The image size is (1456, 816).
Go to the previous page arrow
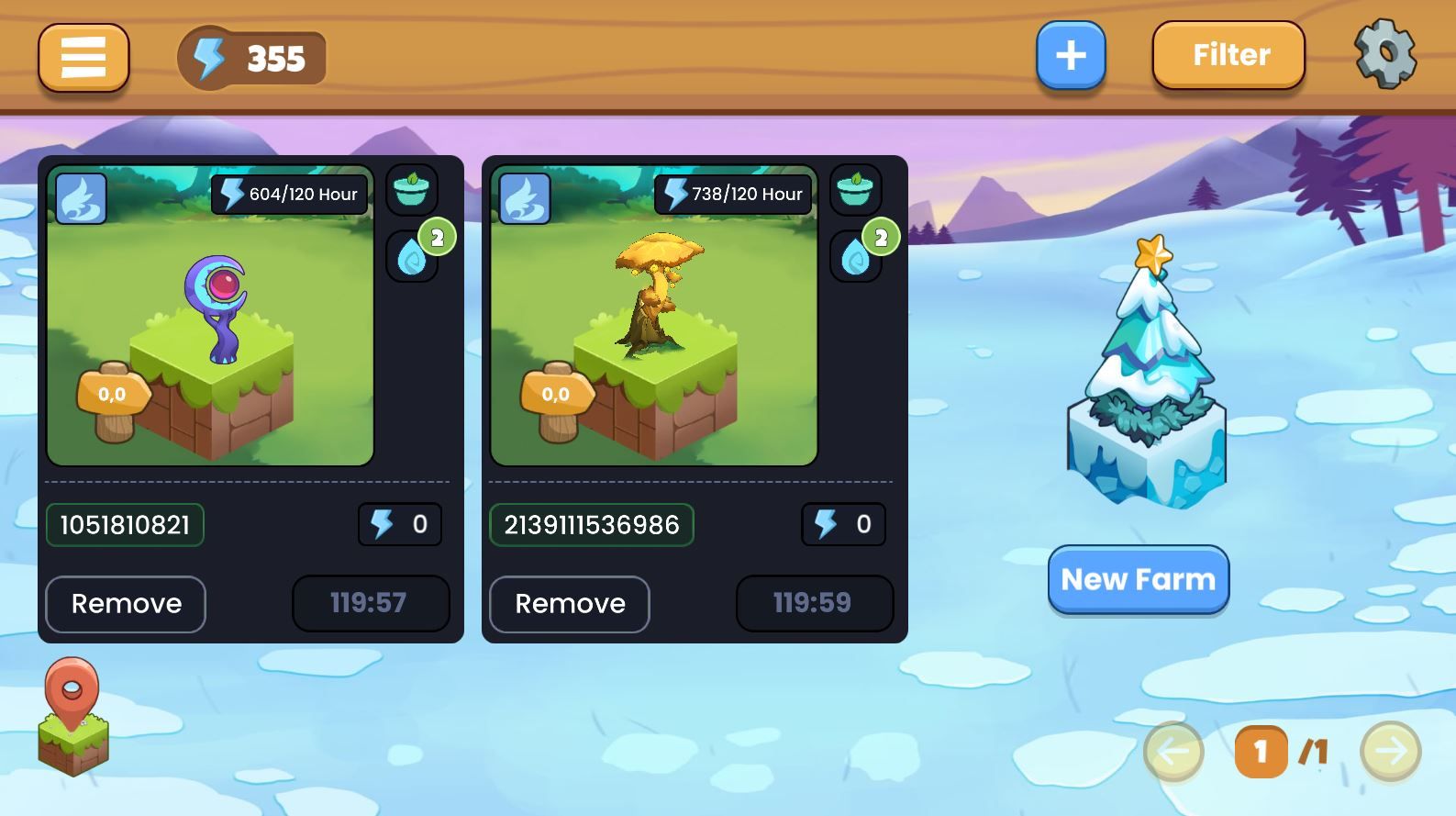pyautogui.click(x=1173, y=752)
